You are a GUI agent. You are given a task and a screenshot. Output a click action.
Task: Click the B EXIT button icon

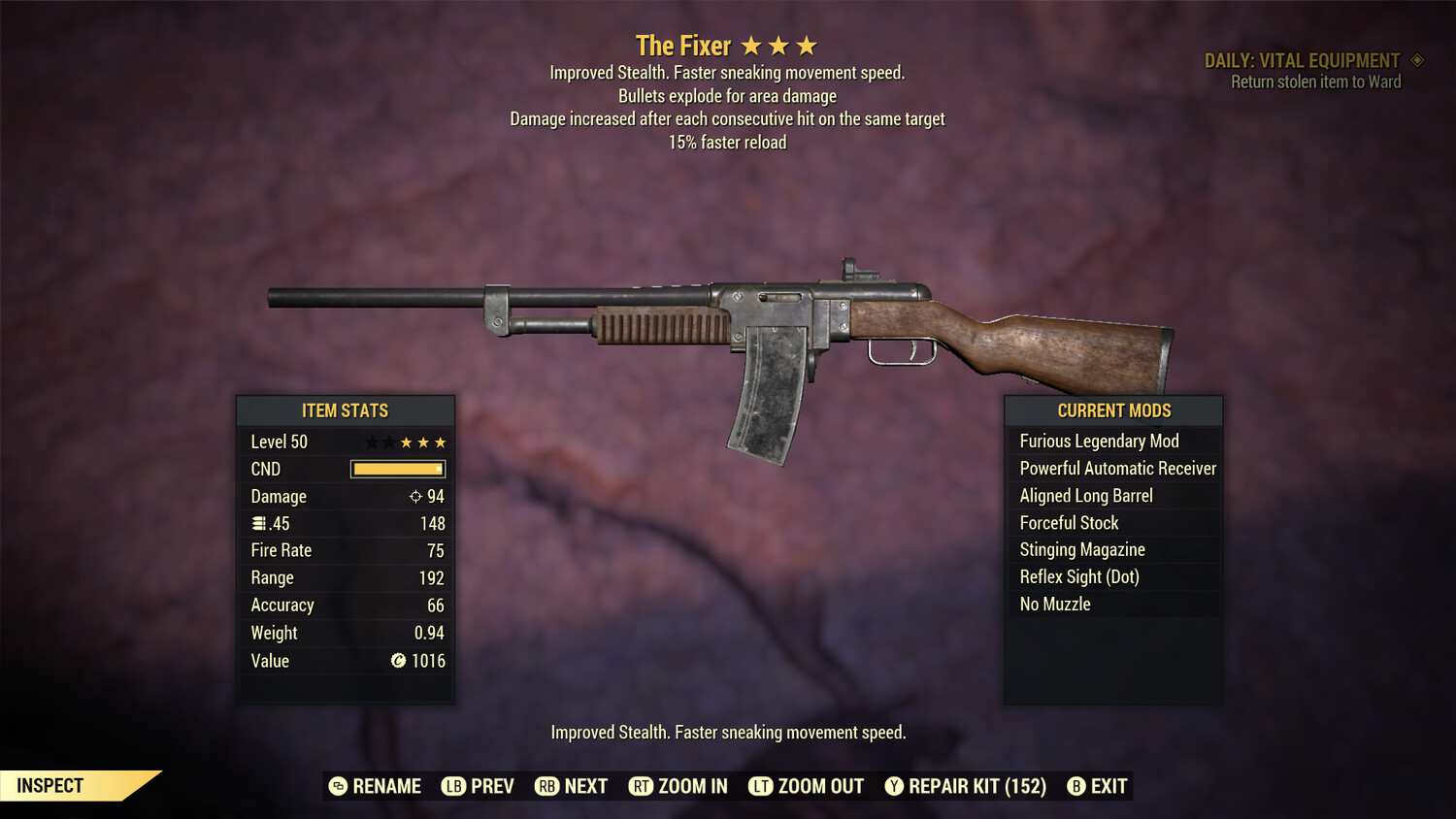pyautogui.click(x=1075, y=786)
